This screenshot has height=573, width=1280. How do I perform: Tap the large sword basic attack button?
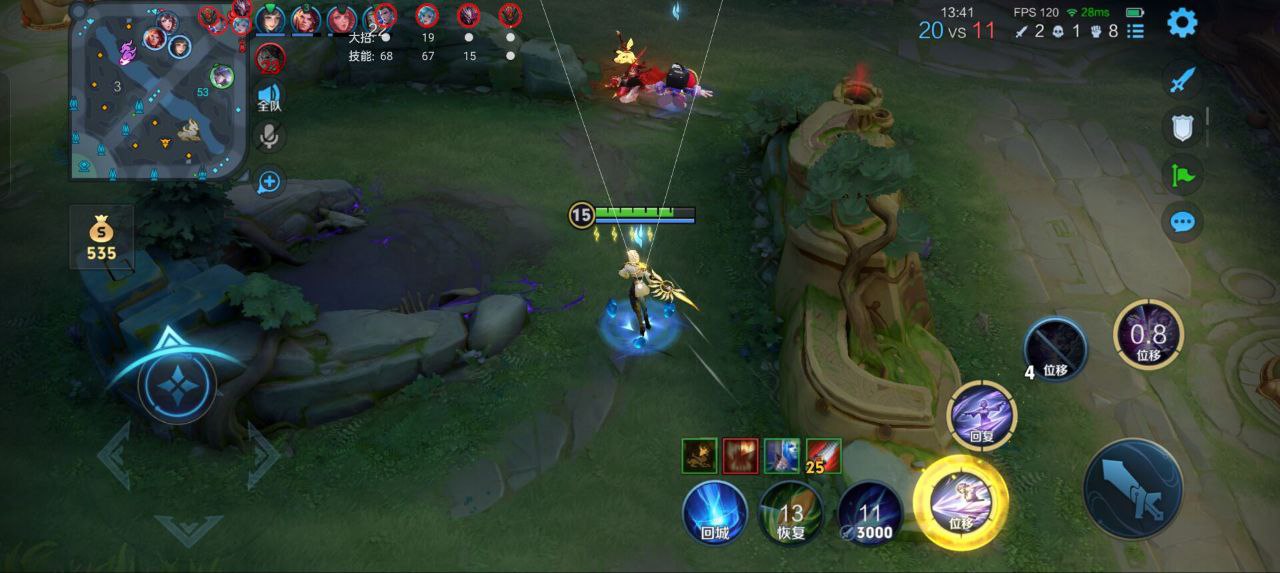coord(1133,489)
